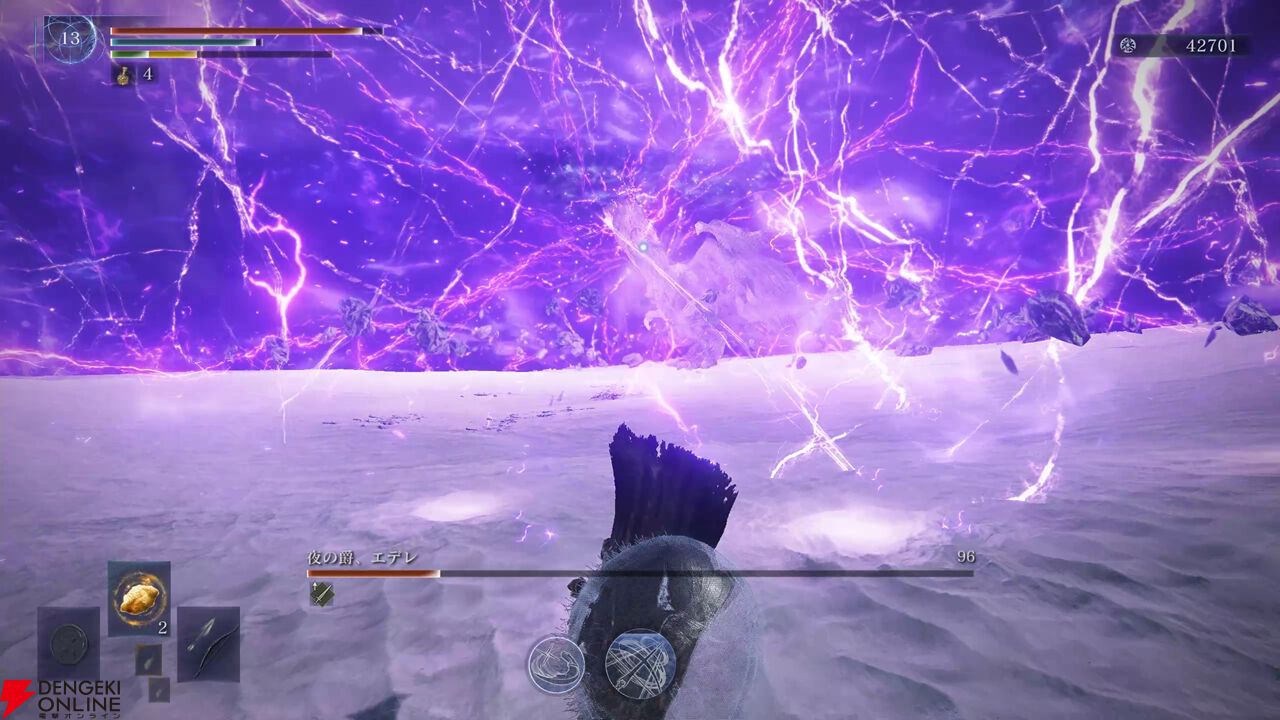This screenshot has width=1280, height=720.
Task: Inspect the sword buff icon under boss bar
Action: pyautogui.click(x=321, y=594)
